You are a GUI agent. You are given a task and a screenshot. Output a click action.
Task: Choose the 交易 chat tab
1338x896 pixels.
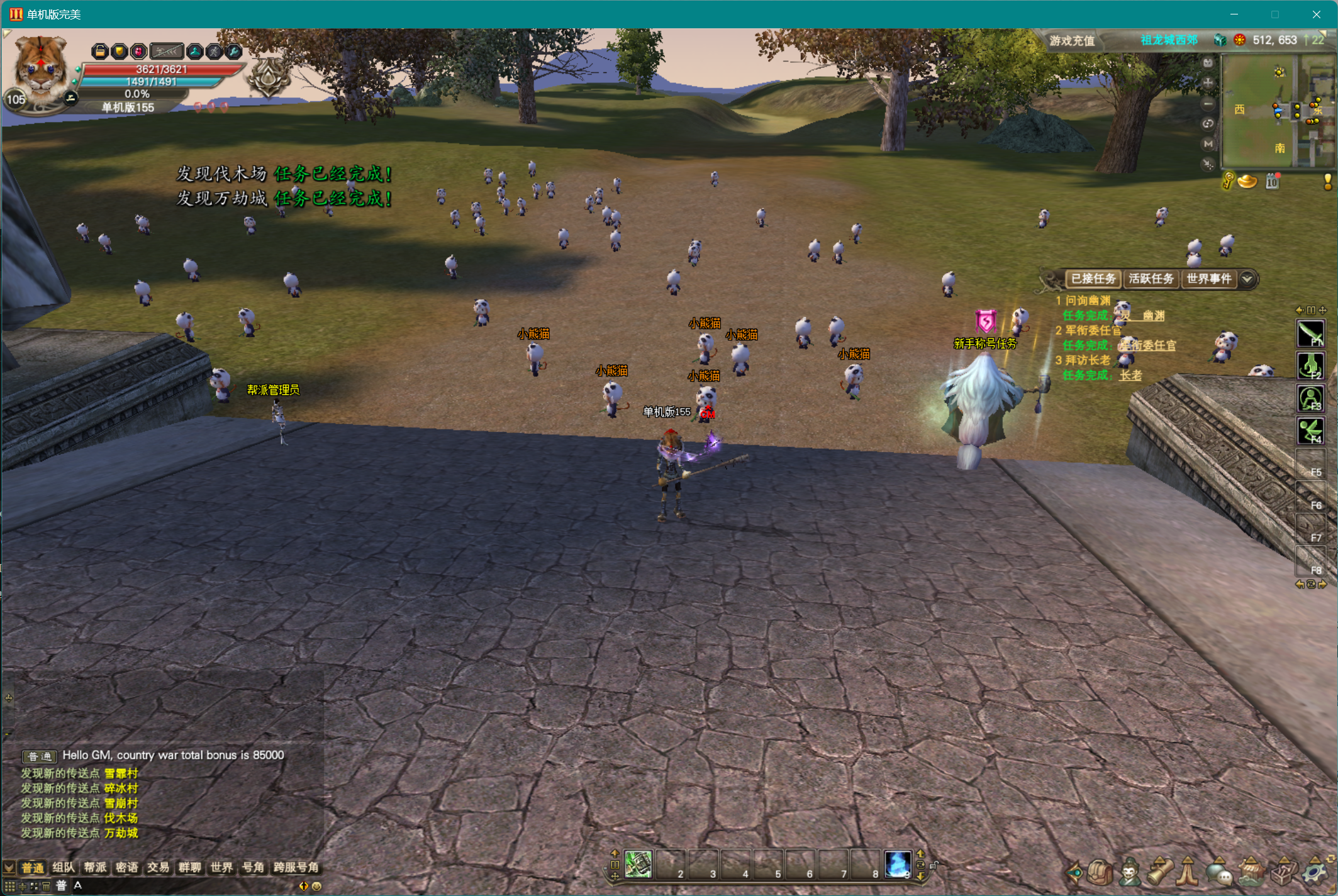click(x=158, y=868)
